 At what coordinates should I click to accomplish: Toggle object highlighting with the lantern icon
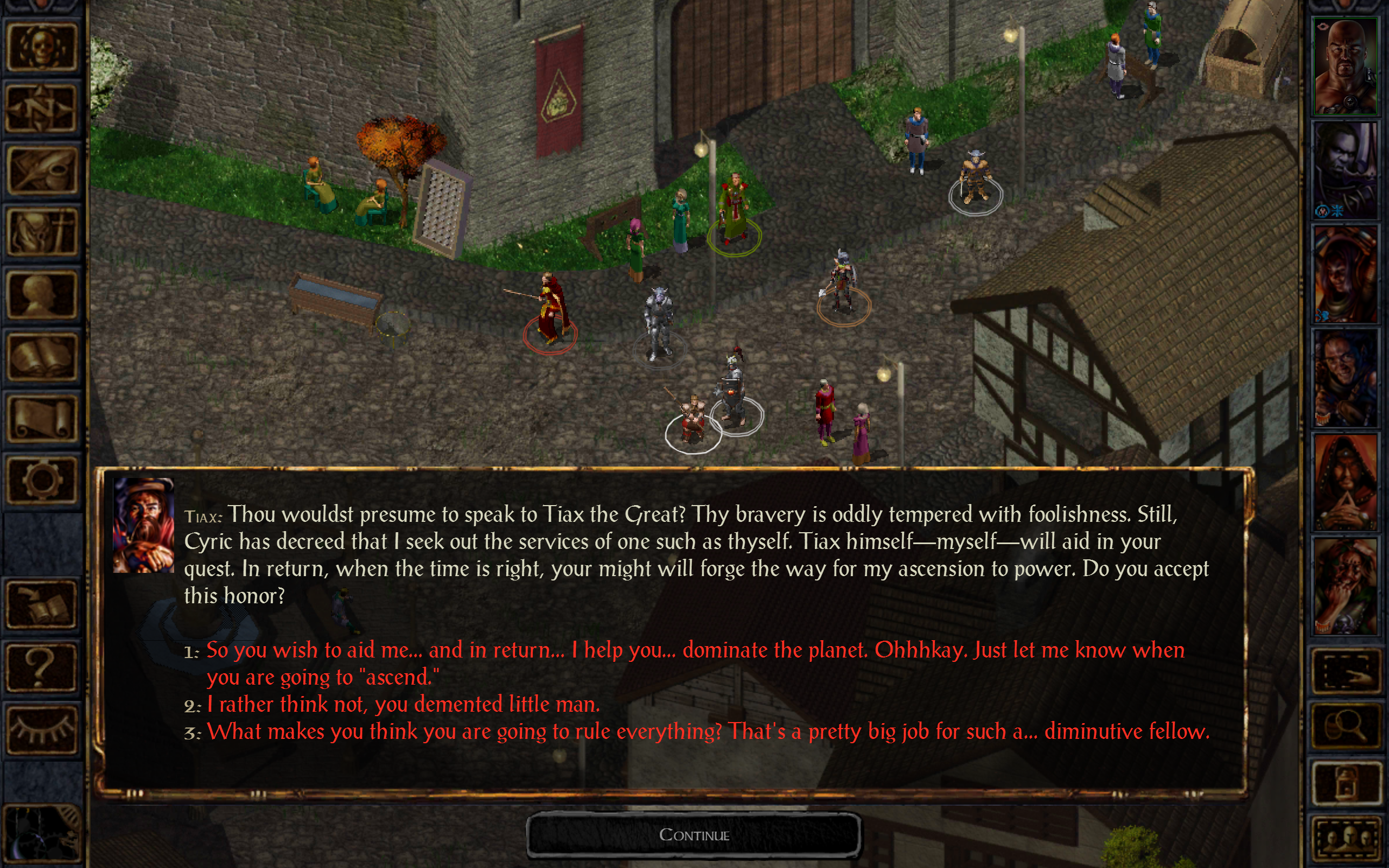1348,782
